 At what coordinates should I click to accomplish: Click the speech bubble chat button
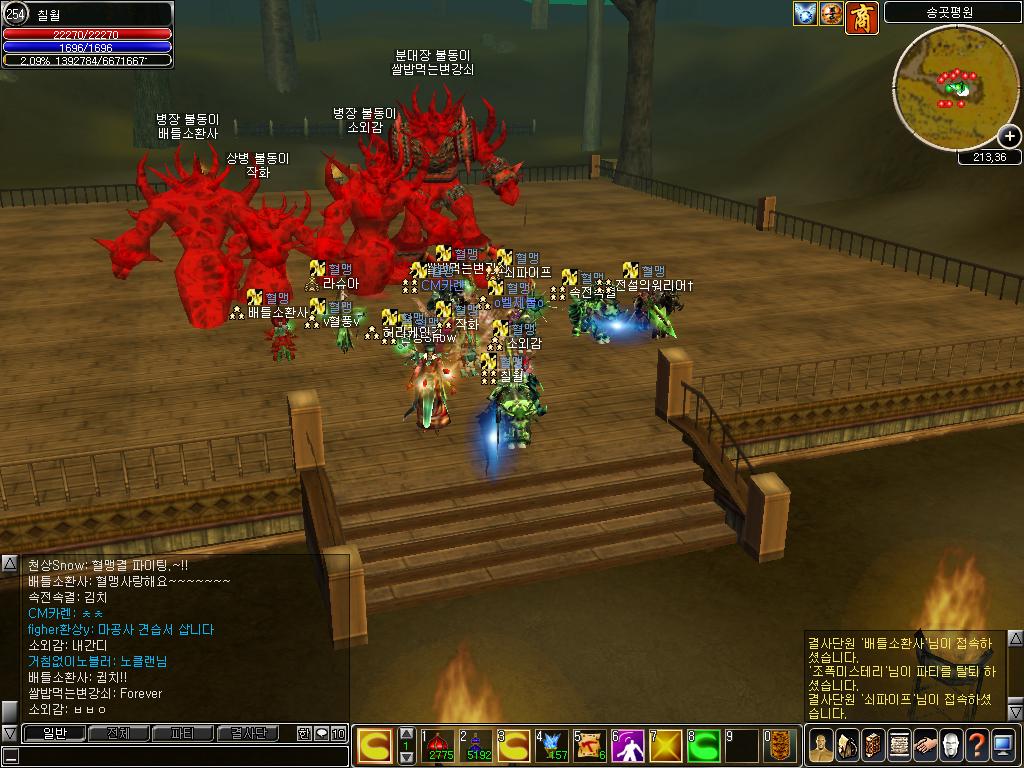(321, 734)
